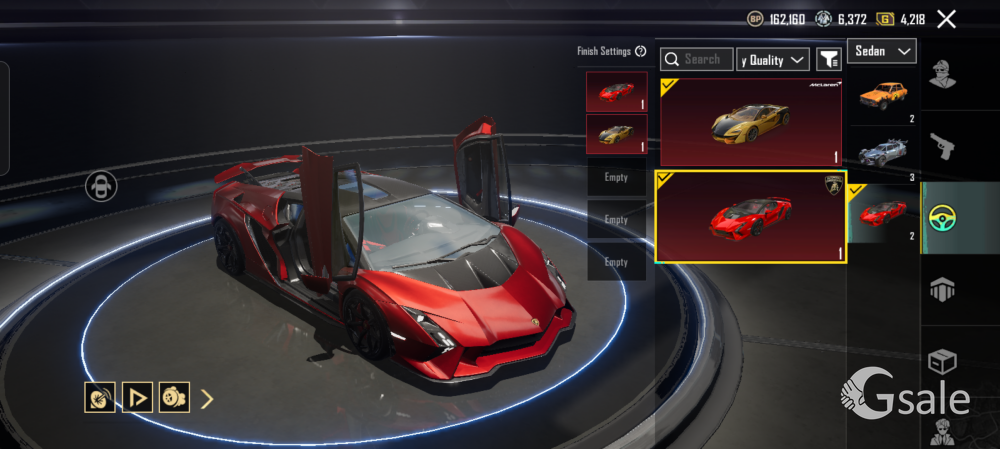Viewport: 1000px width, 449px height.
Task: Pick the gold car finish slot
Action: 616,134
